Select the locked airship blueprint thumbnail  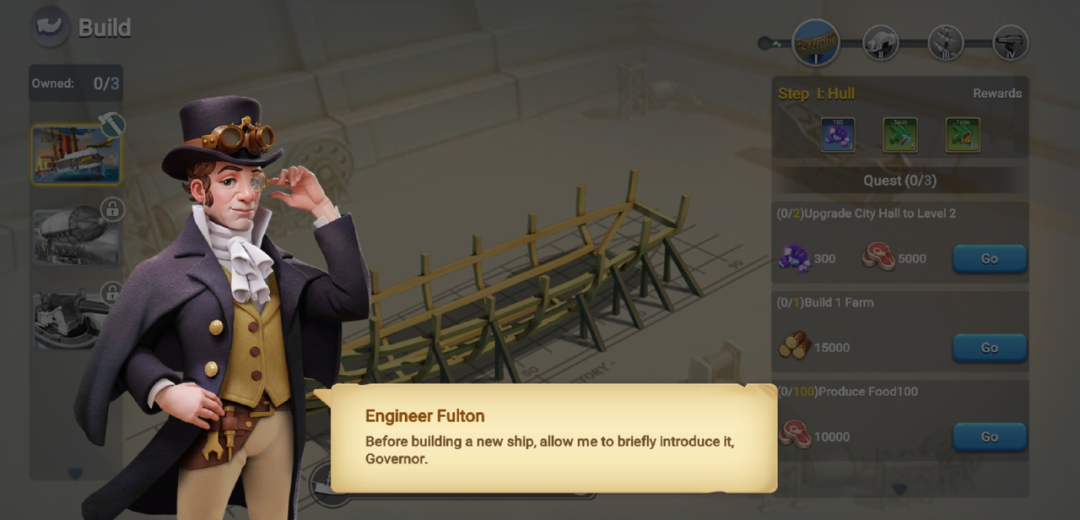pos(76,237)
